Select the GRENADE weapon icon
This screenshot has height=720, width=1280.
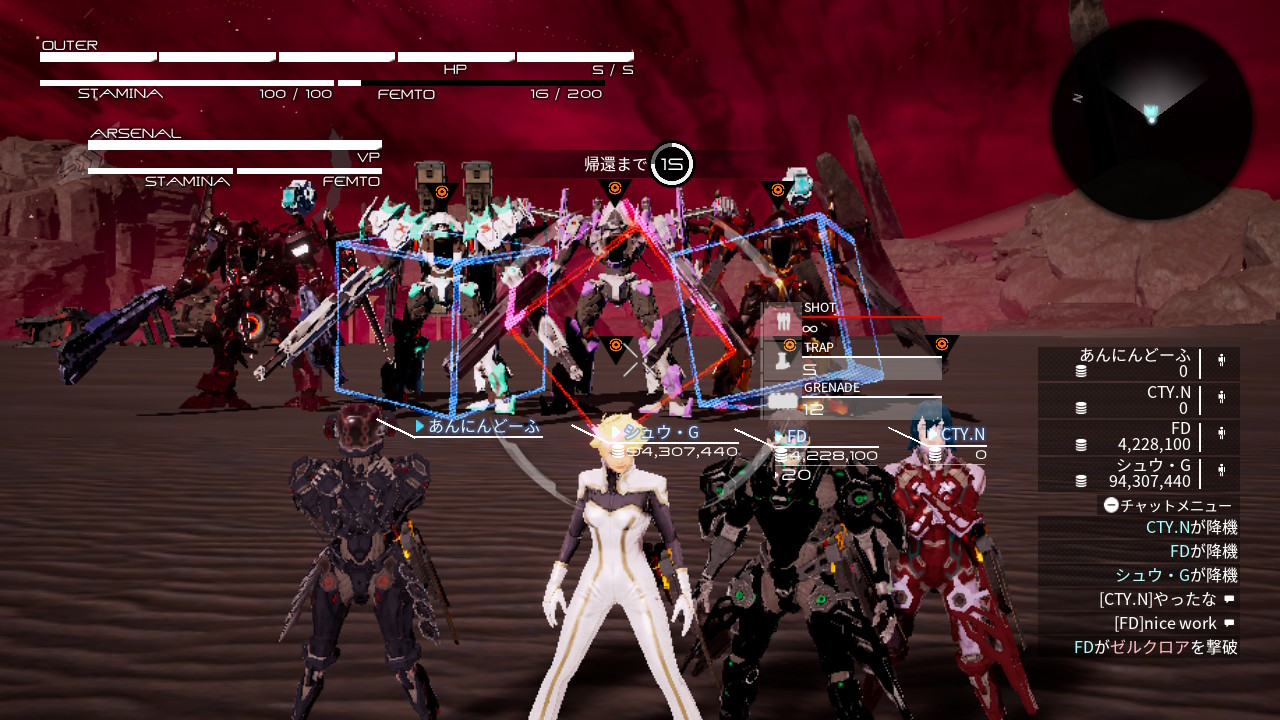[x=782, y=400]
